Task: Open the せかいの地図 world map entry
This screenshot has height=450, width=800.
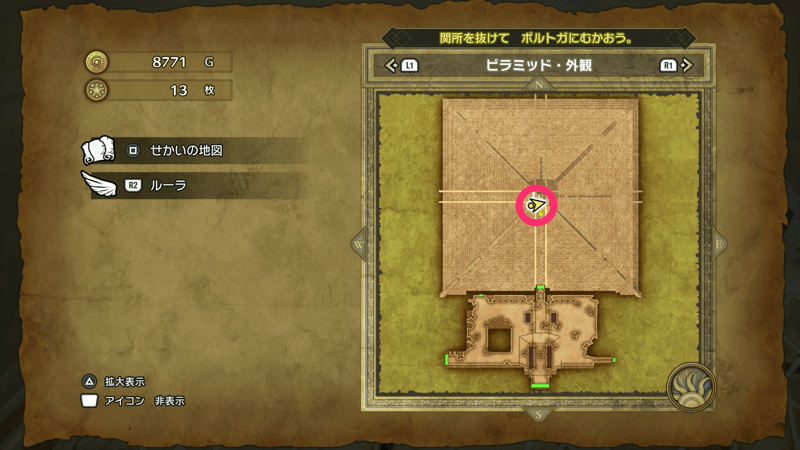Action: (190, 150)
